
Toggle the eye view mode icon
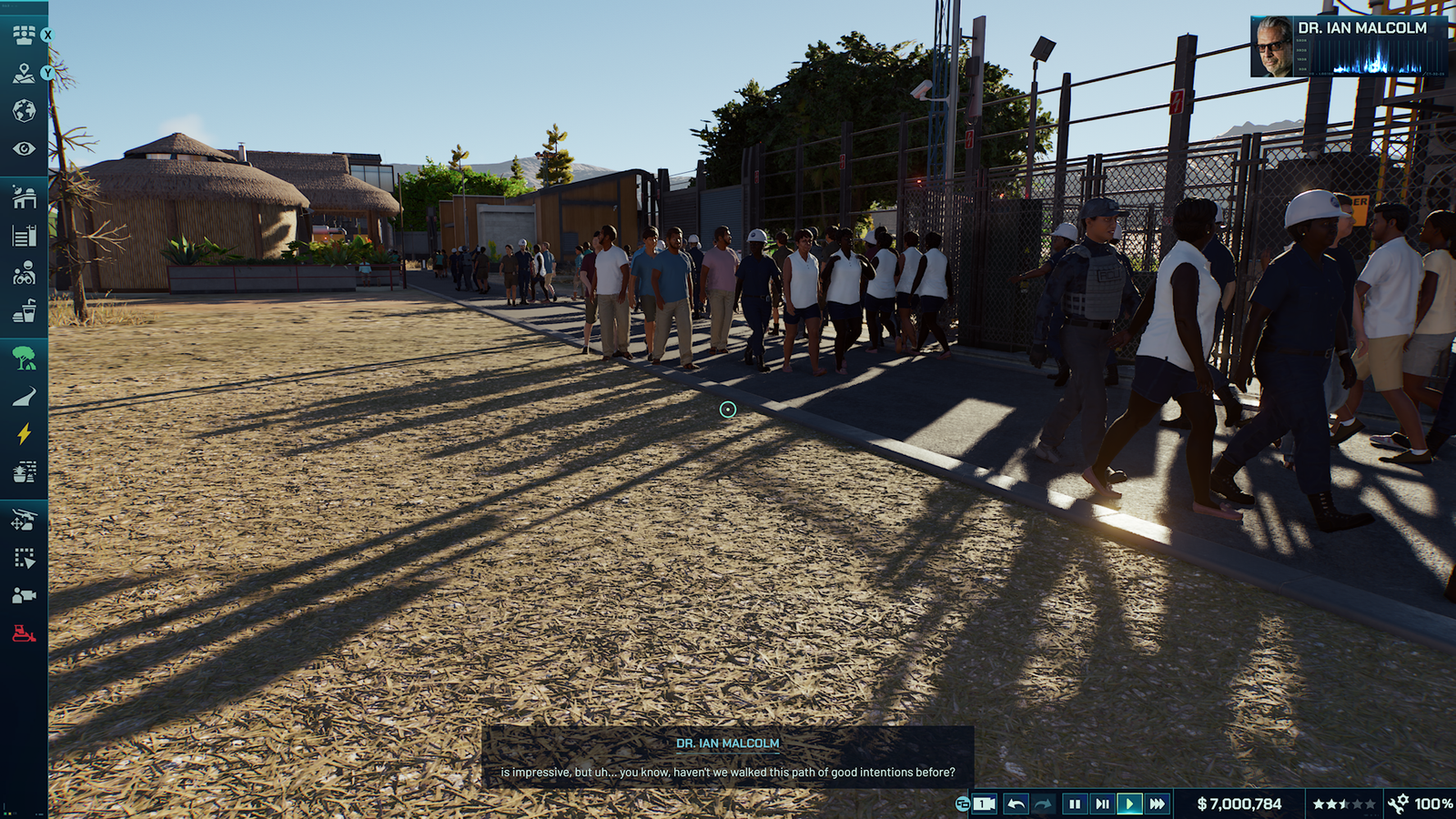point(24,148)
